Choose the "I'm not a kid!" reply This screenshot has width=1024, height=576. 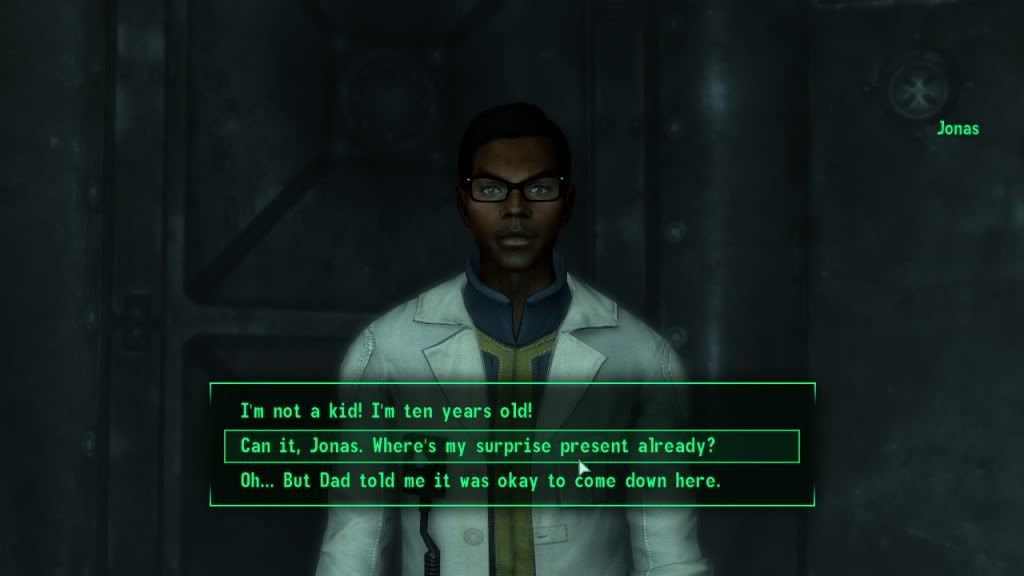[387, 411]
